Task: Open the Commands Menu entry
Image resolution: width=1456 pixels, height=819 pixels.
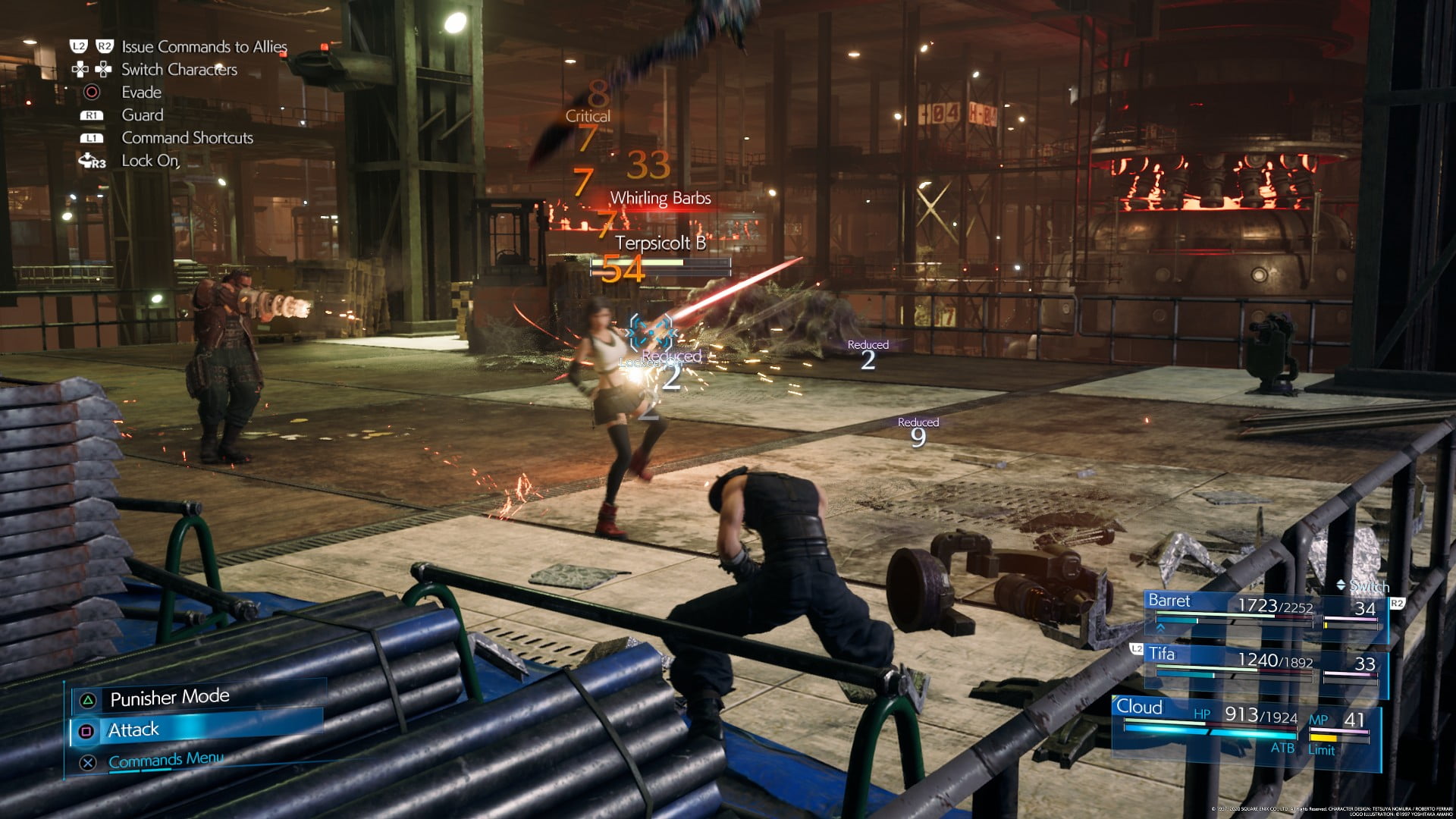Action: [165, 761]
